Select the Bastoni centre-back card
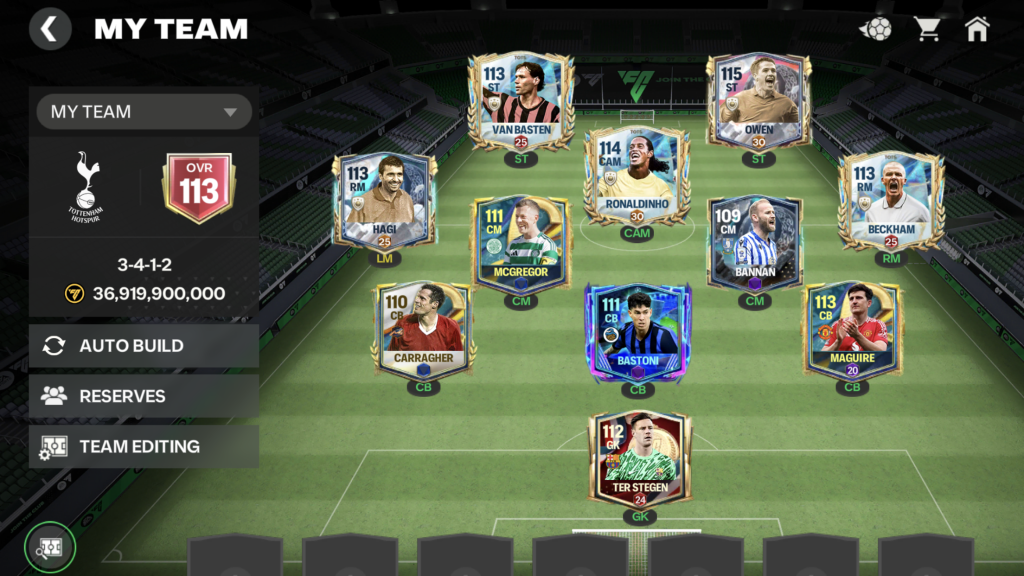The image size is (1024, 576). pos(637,332)
